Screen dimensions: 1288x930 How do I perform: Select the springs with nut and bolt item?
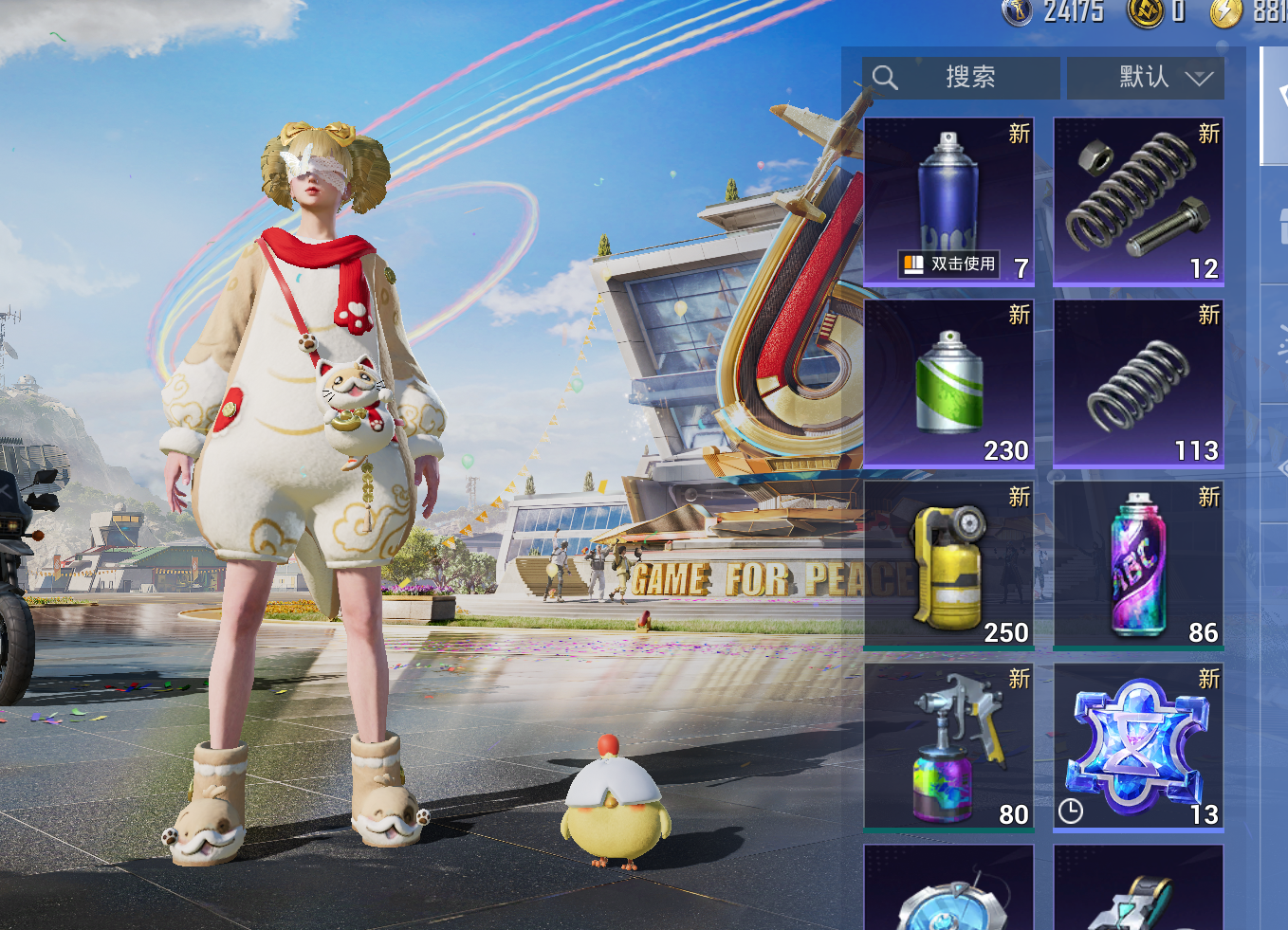(x=1138, y=201)
